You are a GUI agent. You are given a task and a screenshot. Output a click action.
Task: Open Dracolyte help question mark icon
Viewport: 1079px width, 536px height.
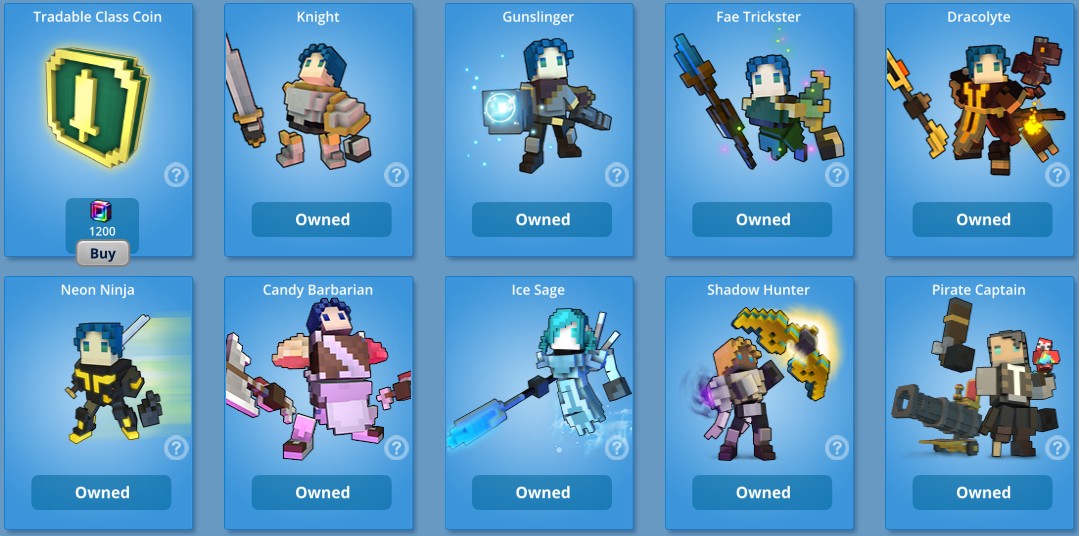coord(1057,175)
